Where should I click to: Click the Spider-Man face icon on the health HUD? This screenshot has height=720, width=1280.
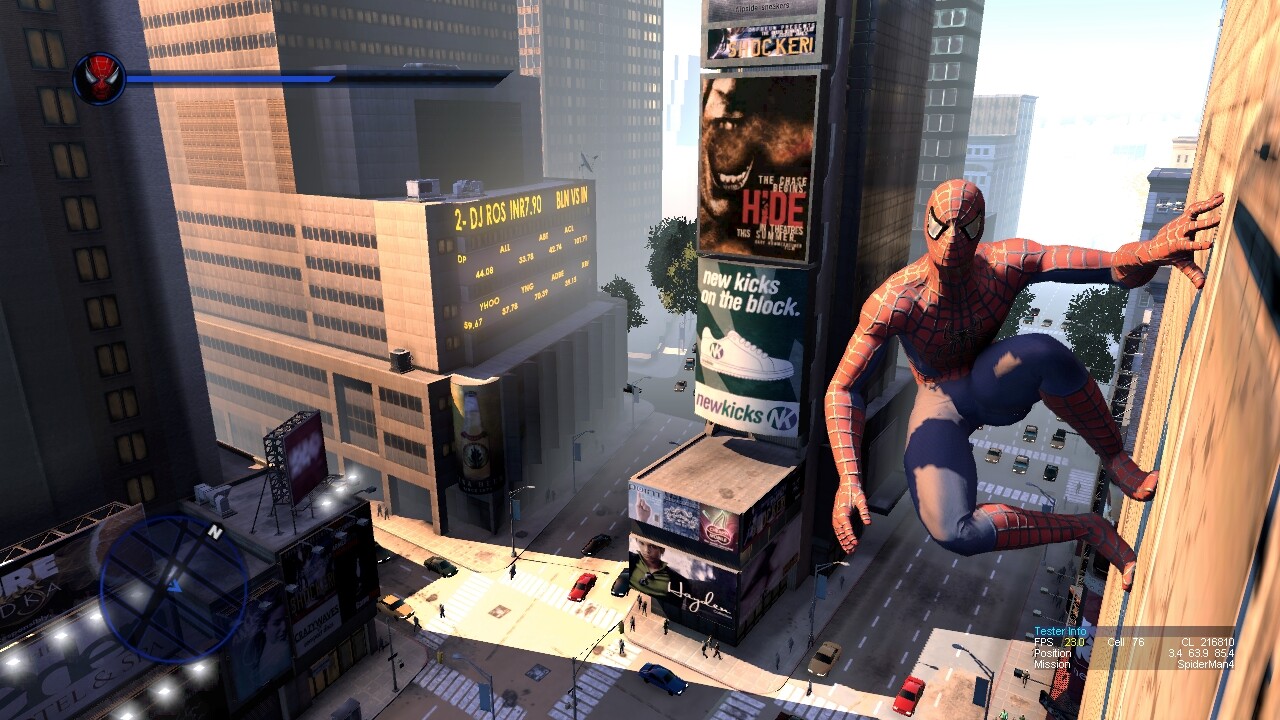click(100, 75)
